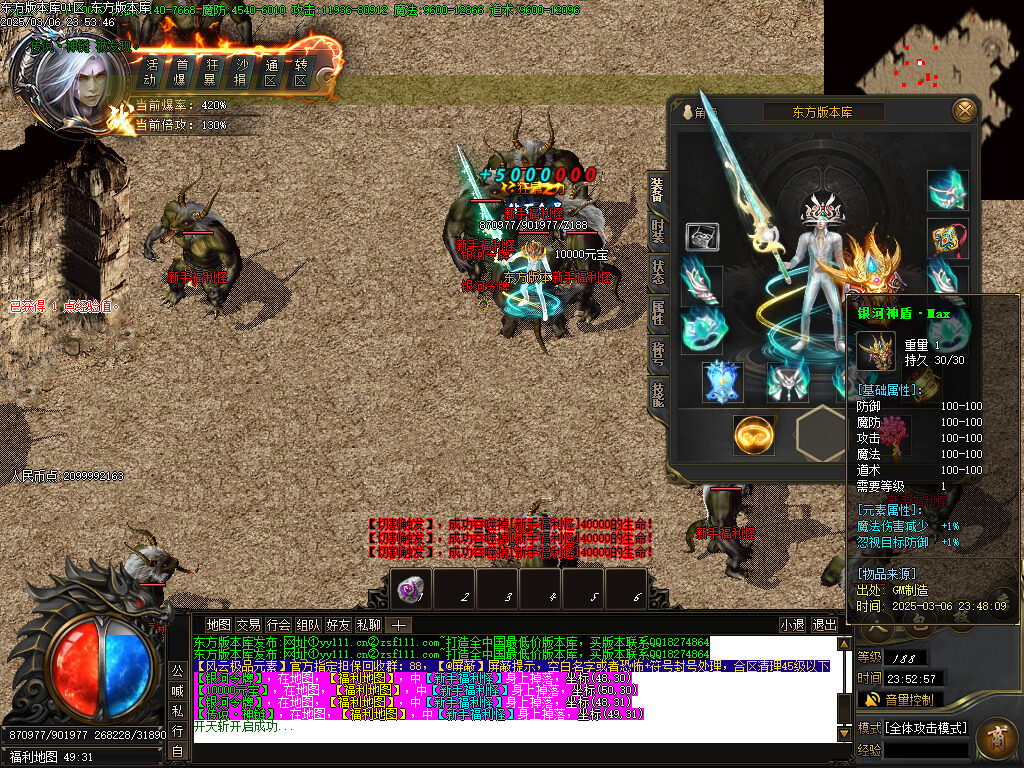Click the golden swirl orb equipment slot
Image resolution: width=1024 pixels, height=768 pixels.
pos(753,434)
